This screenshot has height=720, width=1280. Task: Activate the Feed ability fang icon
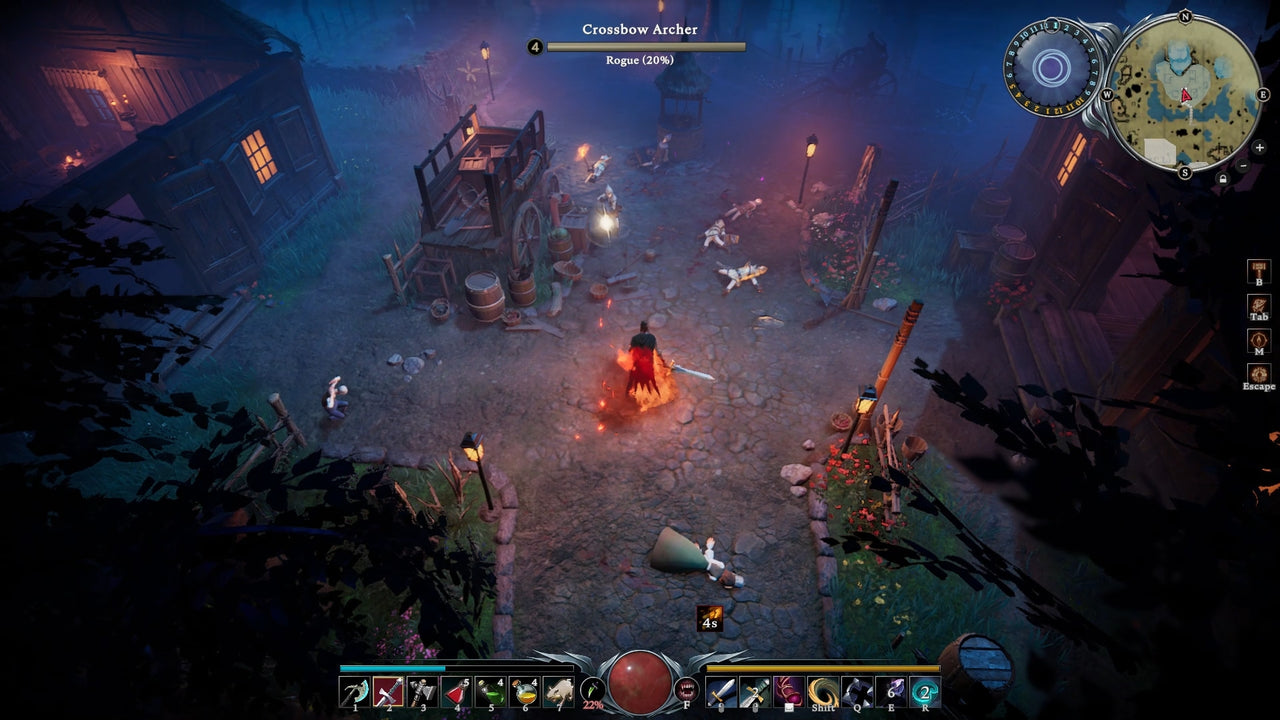[687, 690]
